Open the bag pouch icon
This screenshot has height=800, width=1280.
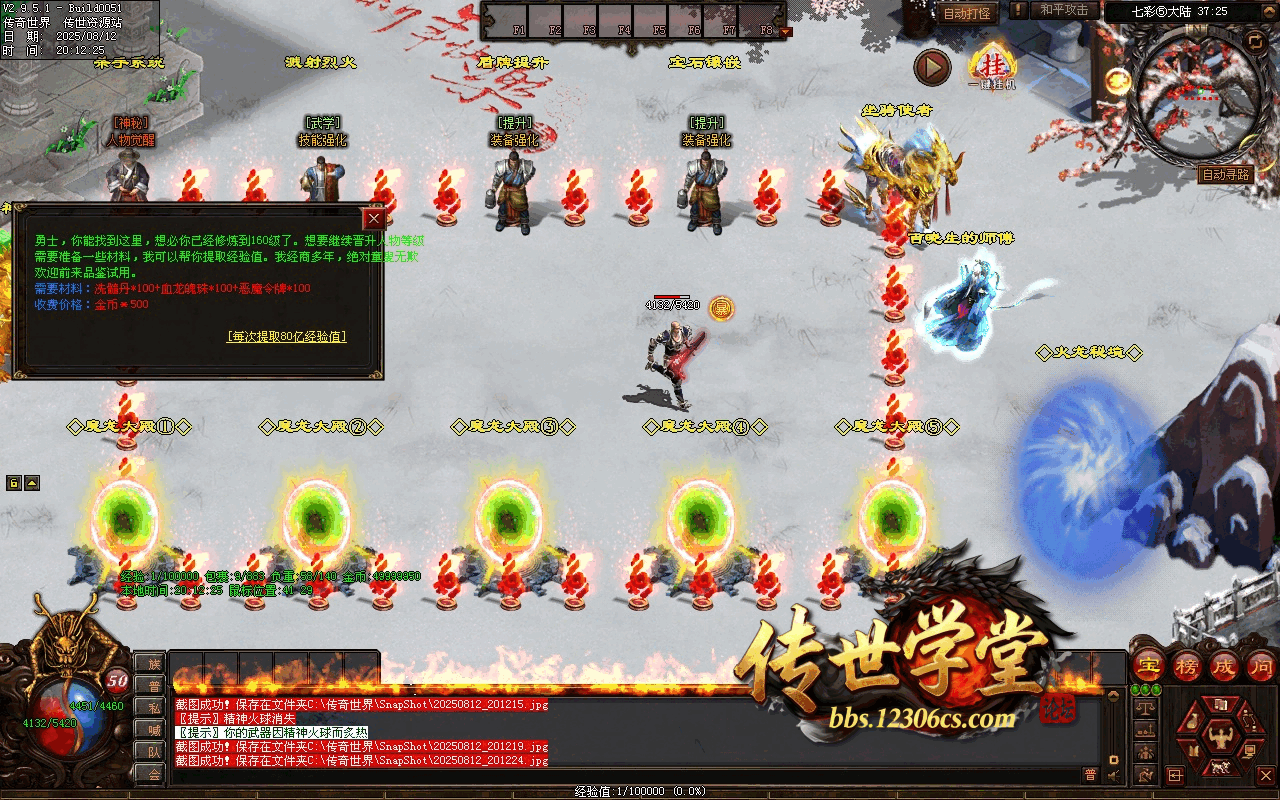point(1190,722)
